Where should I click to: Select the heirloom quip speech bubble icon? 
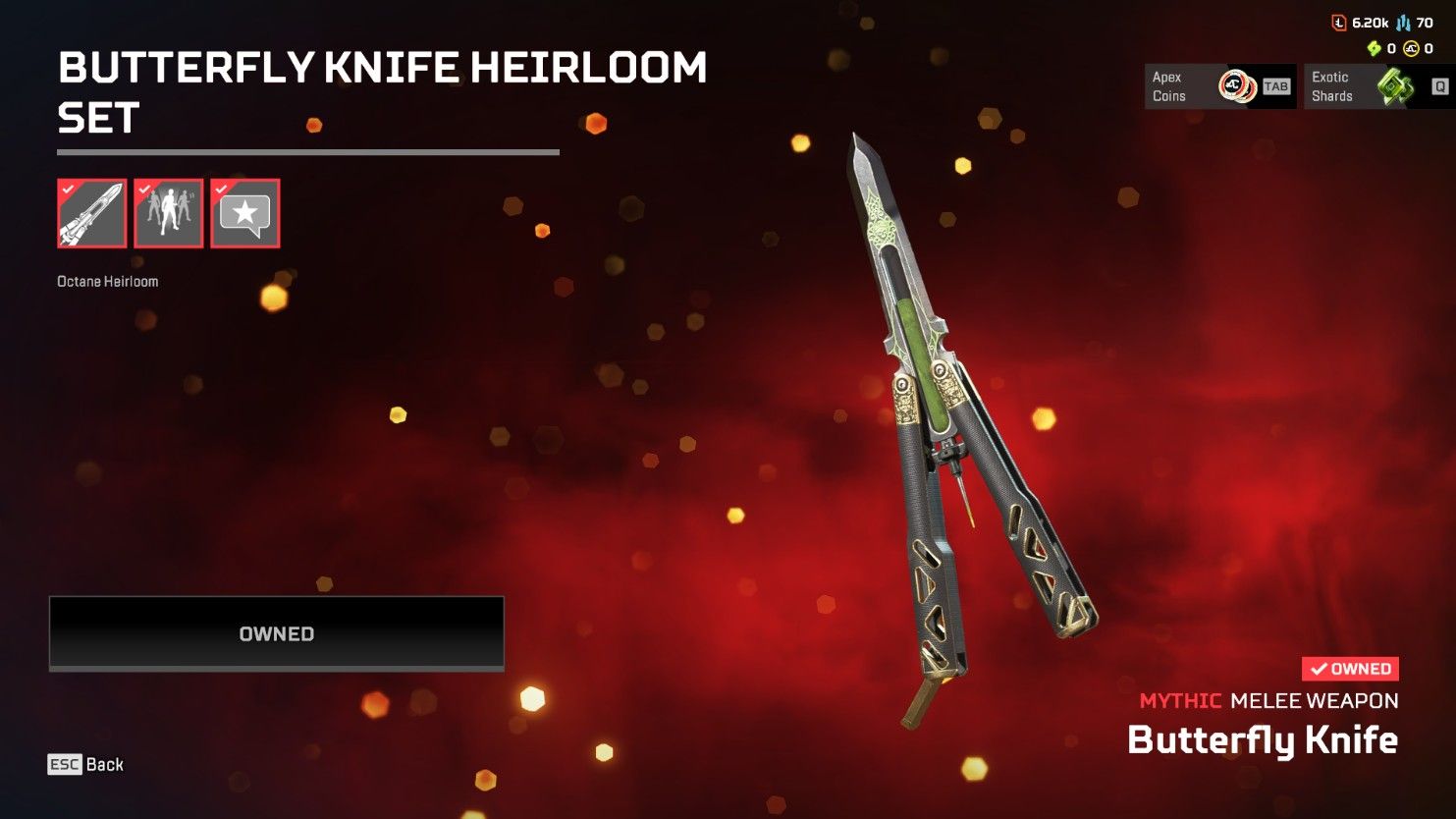pos(244,213)
